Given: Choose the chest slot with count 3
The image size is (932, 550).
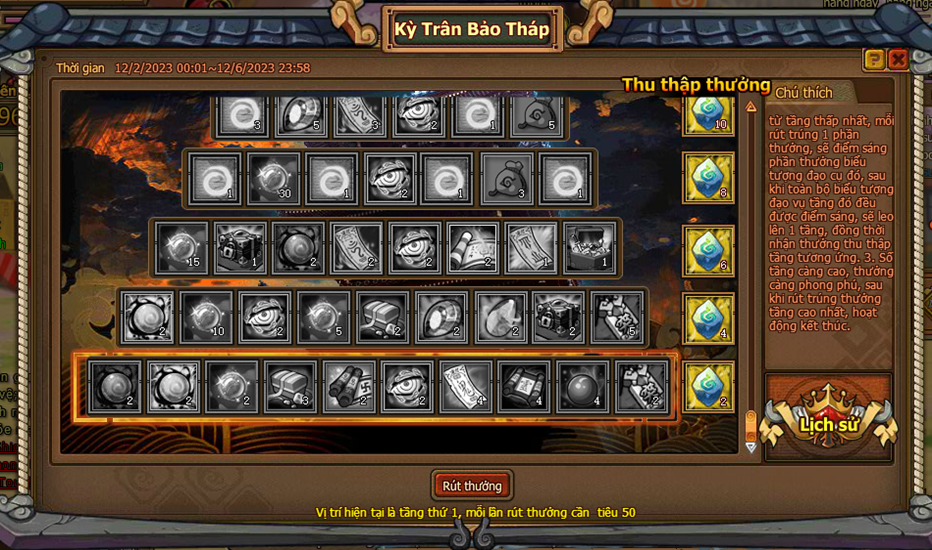Looking at the screenshot, I should click(290, 387).
